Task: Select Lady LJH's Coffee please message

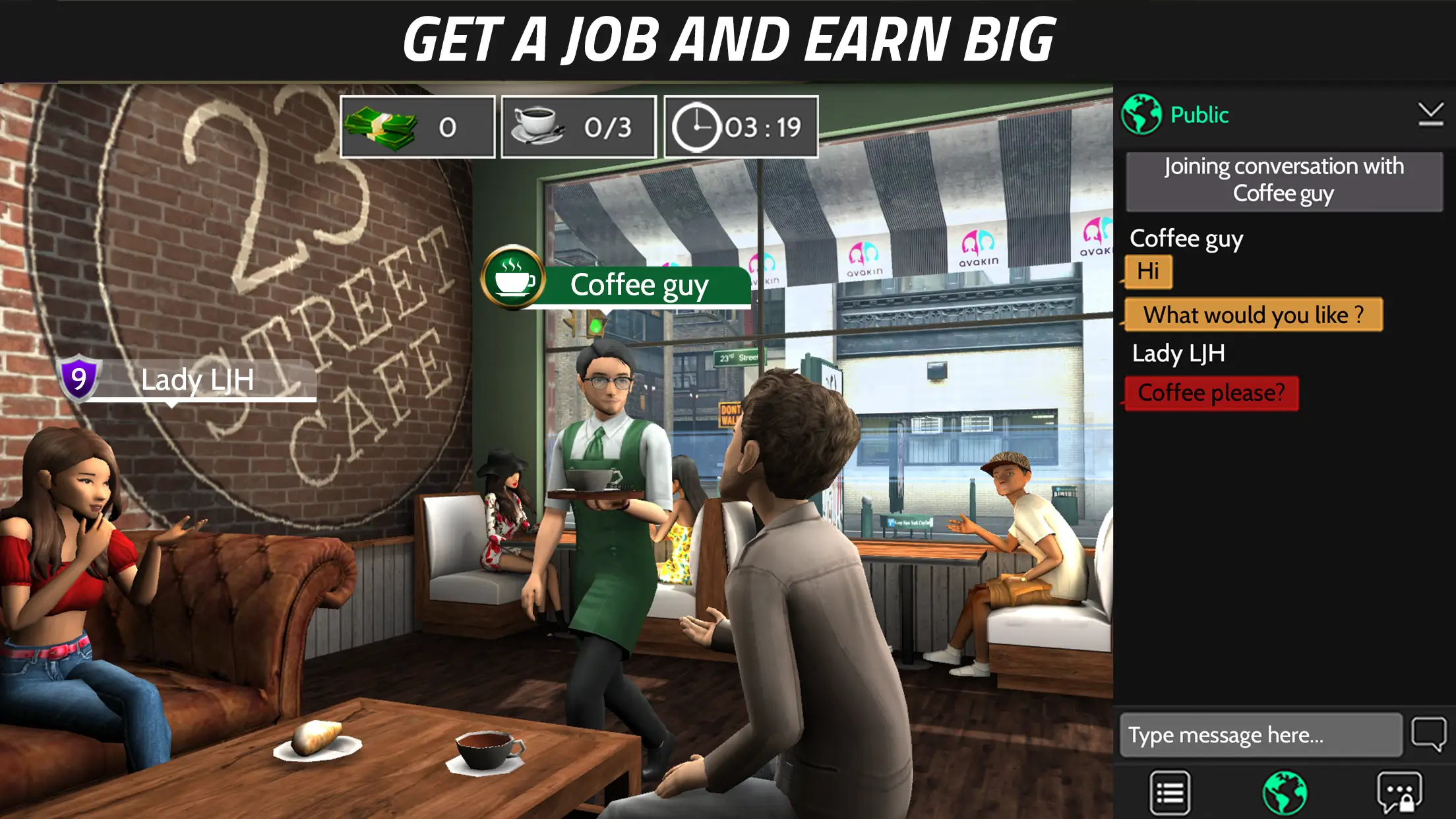Action: coord(1211,392)
